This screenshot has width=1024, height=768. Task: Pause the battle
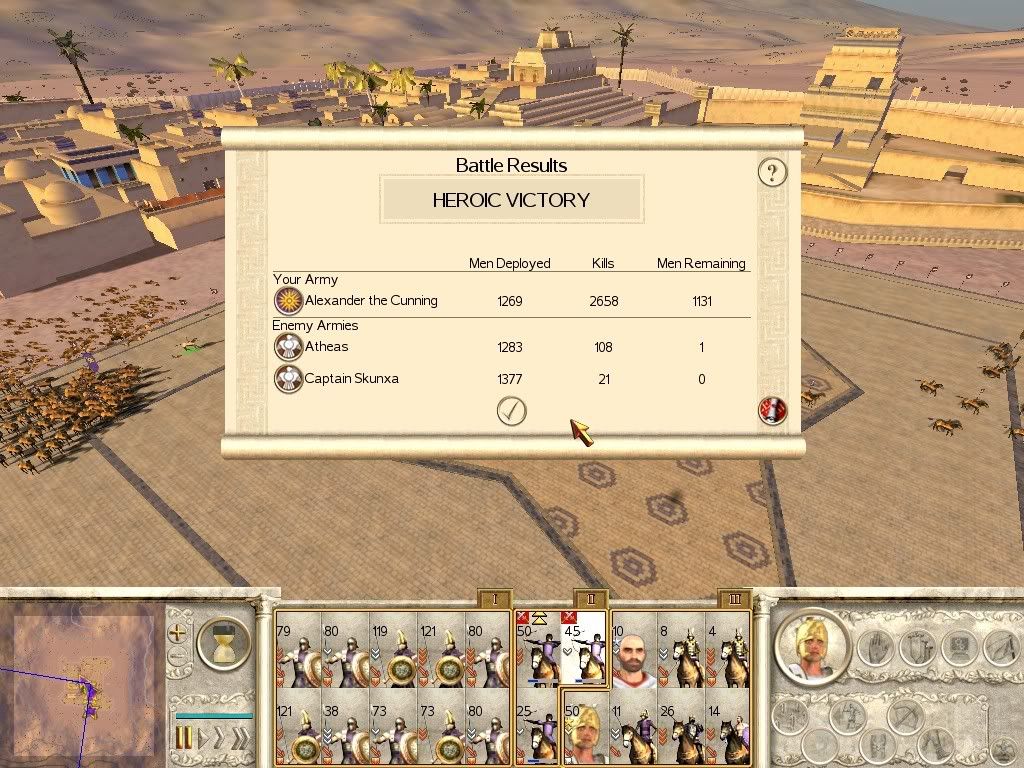click(x=184, y=739)
